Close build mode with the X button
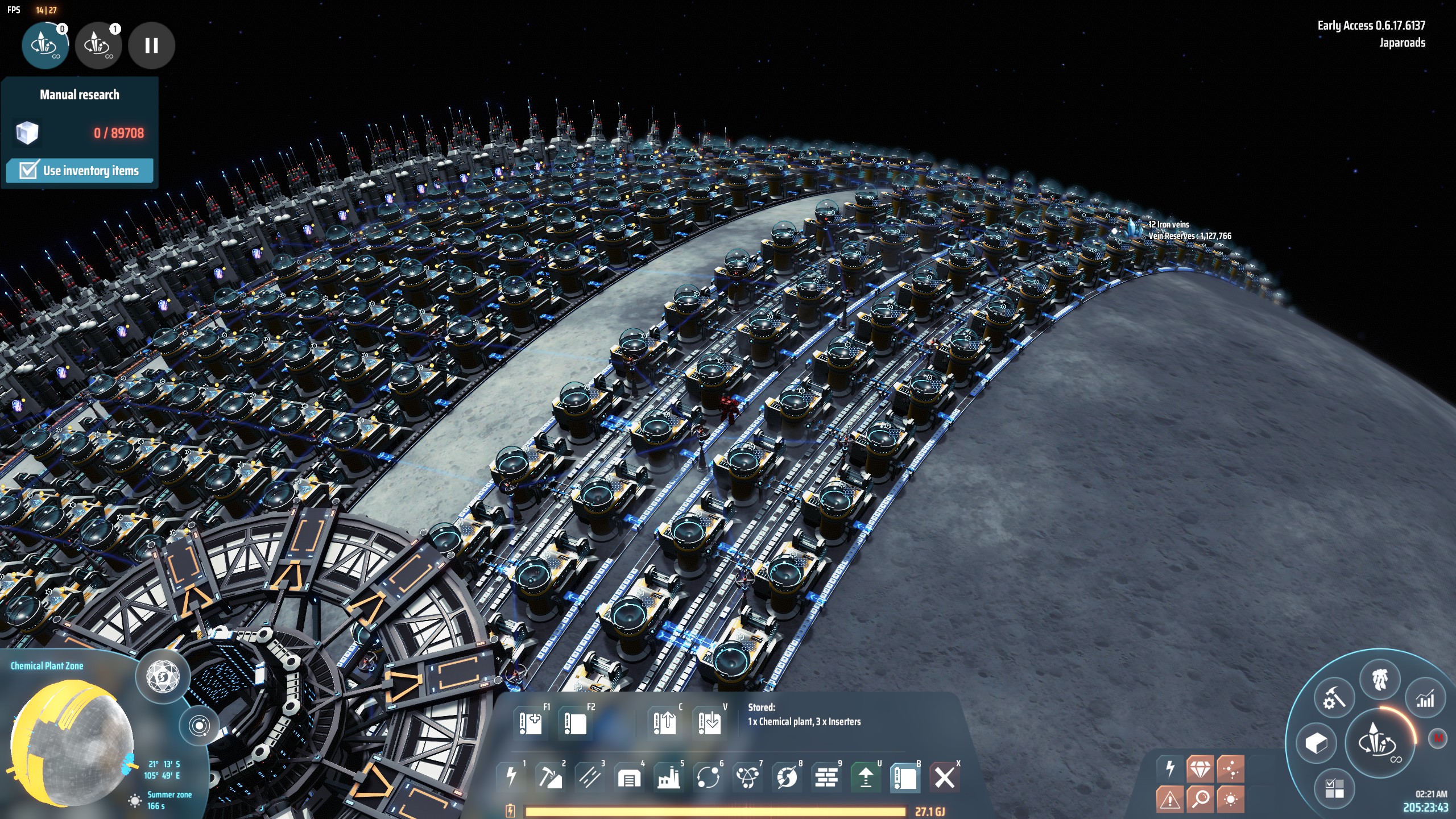Screen dimensions: 1456x819 (x=945, y=777)
